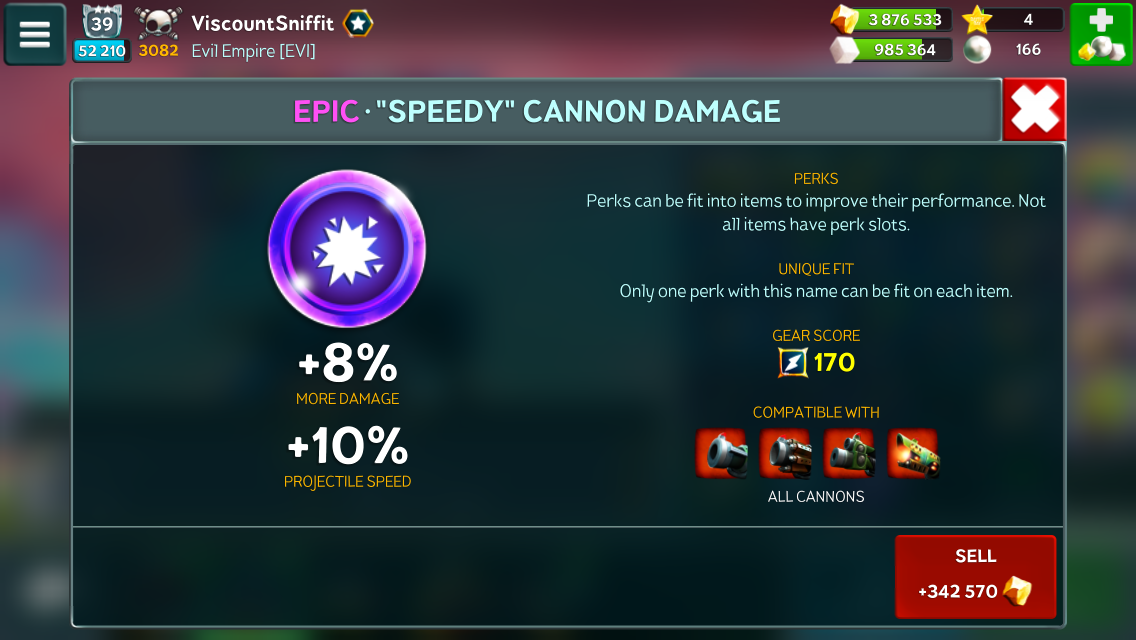Open the green add-currency shop button

1101,34
